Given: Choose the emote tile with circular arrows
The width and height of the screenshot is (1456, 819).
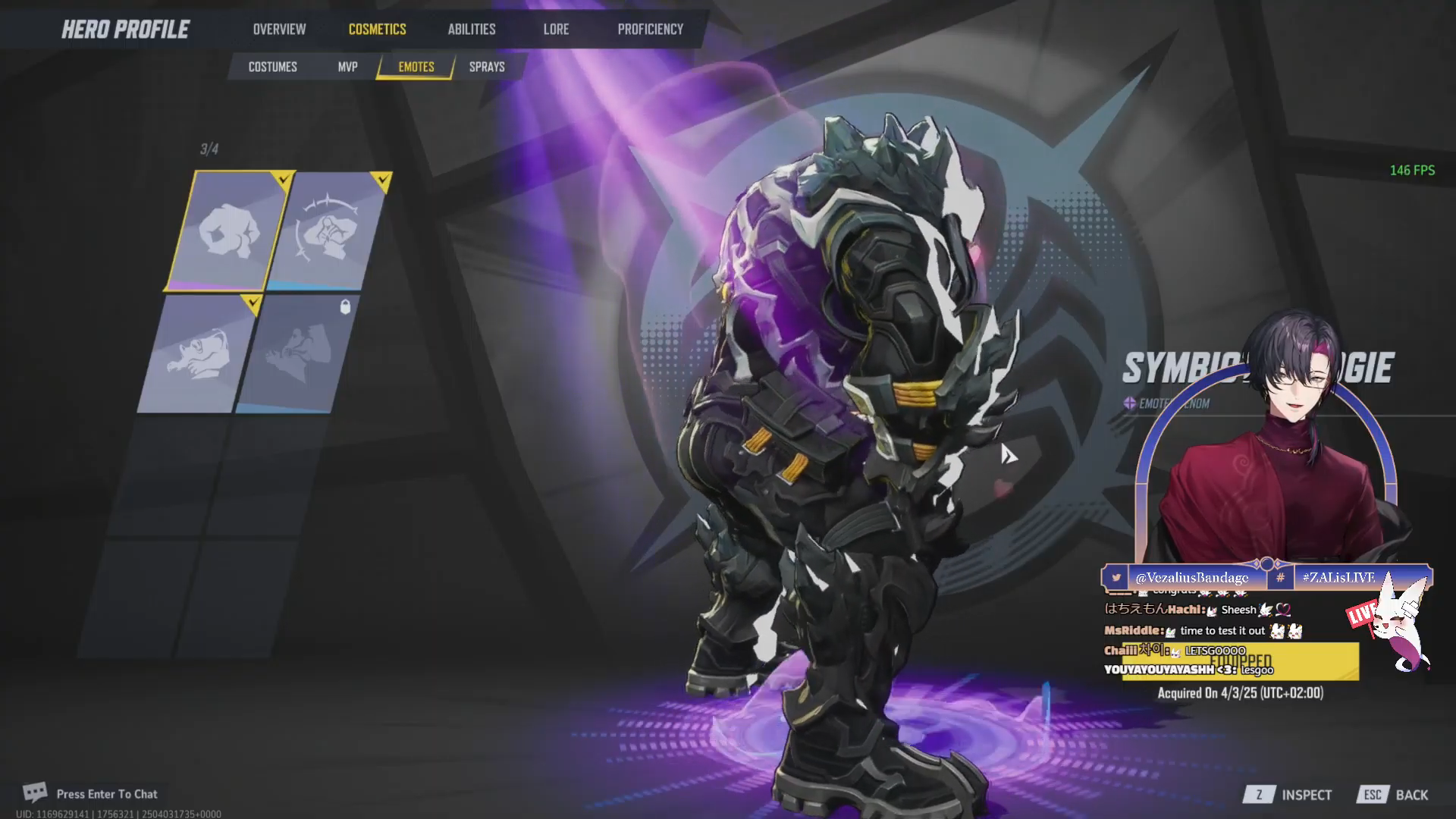Looking at the screenshot, I should coord(329,231).
